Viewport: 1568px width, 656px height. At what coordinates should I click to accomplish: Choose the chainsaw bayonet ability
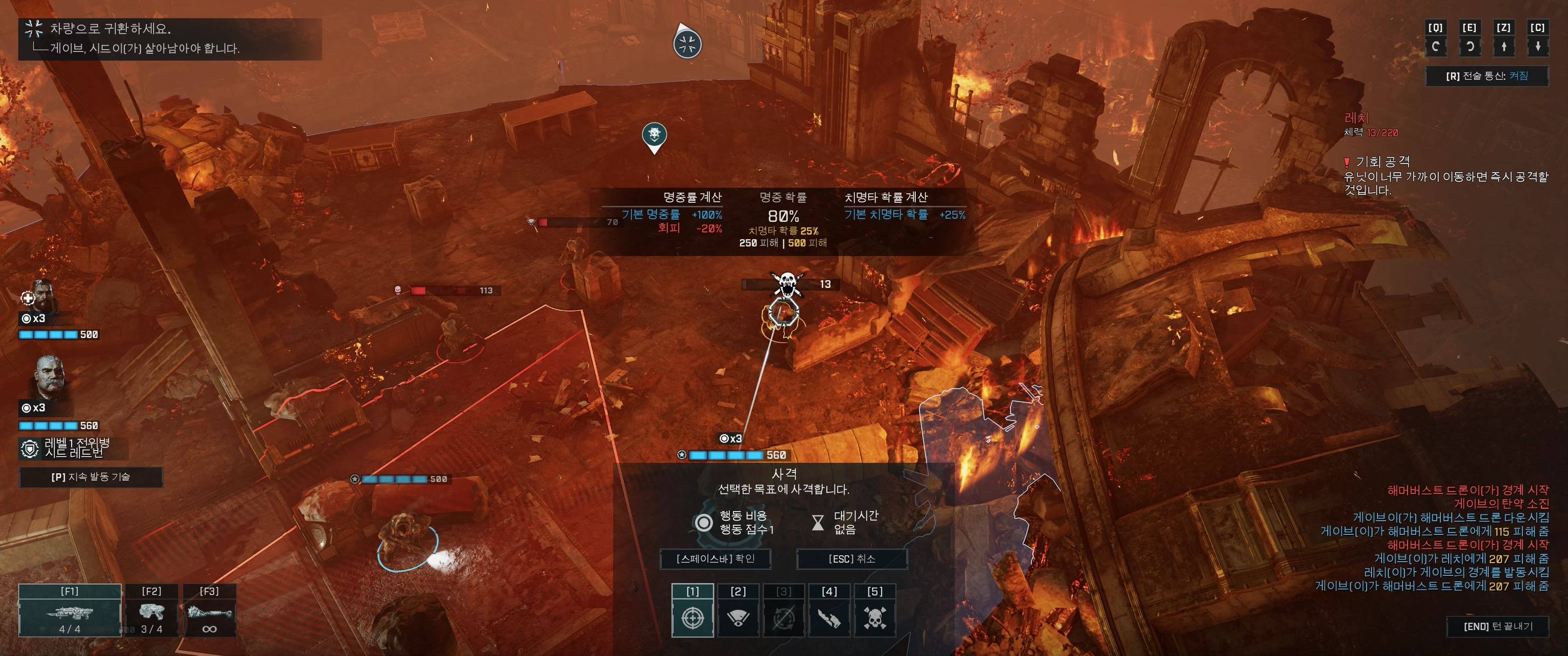tap(829, 611)
